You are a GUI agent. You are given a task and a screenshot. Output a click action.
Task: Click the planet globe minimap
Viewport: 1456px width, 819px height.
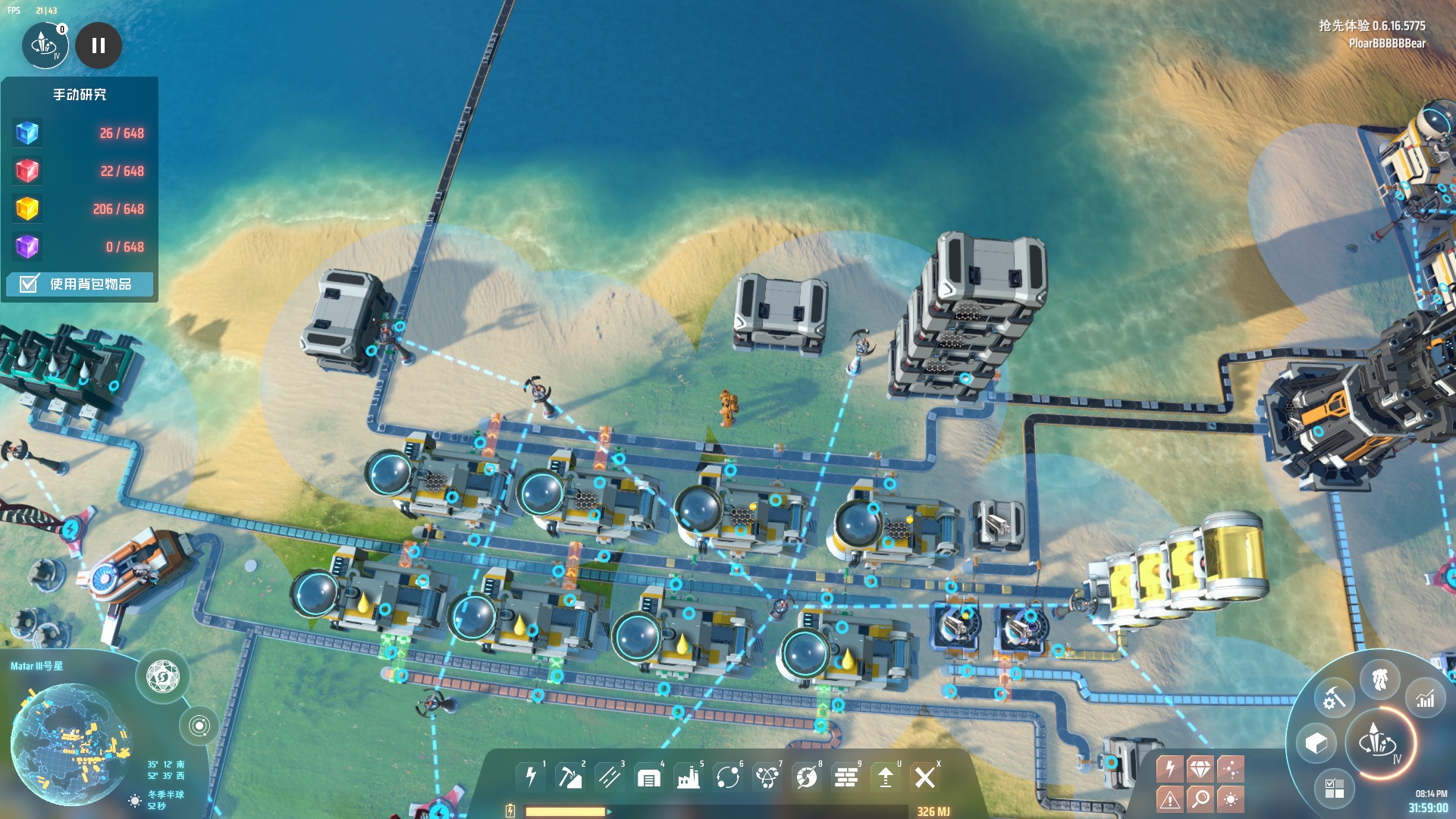[70, 743]
